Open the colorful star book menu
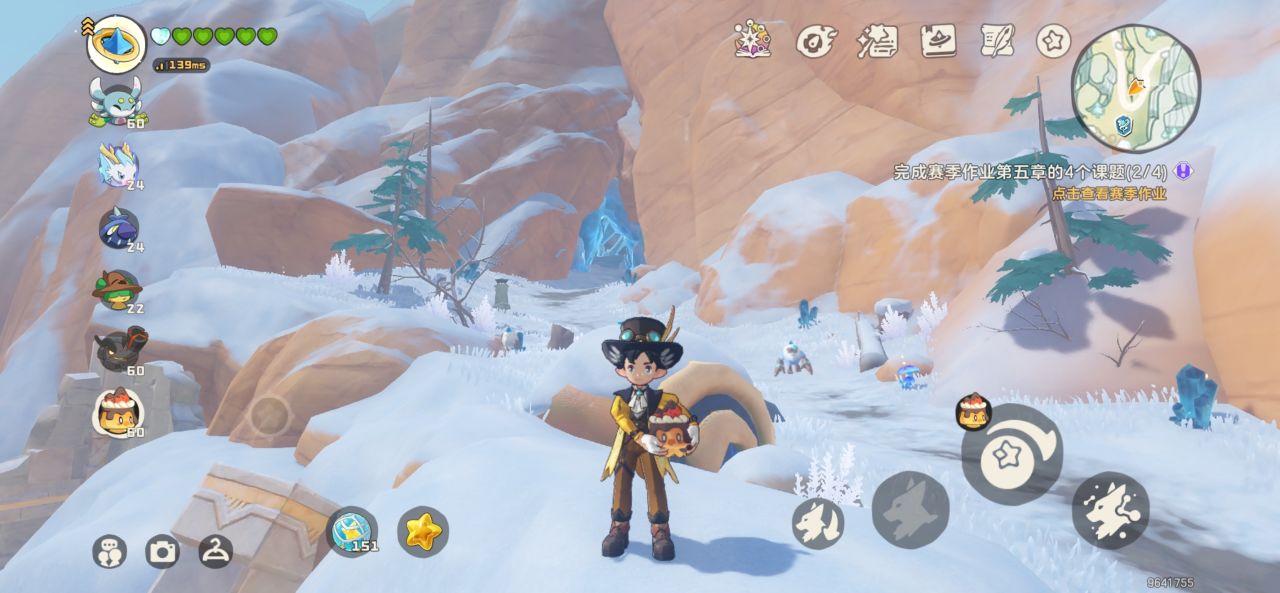The image size is (1280, 593). (x=752, y=40)
